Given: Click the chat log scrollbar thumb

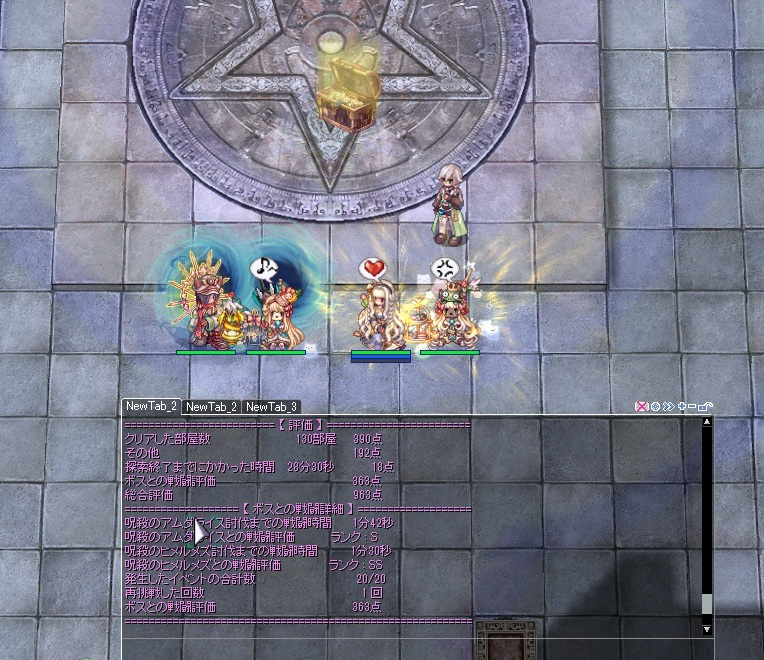Looking at the screenshot, I should [707, 604].
